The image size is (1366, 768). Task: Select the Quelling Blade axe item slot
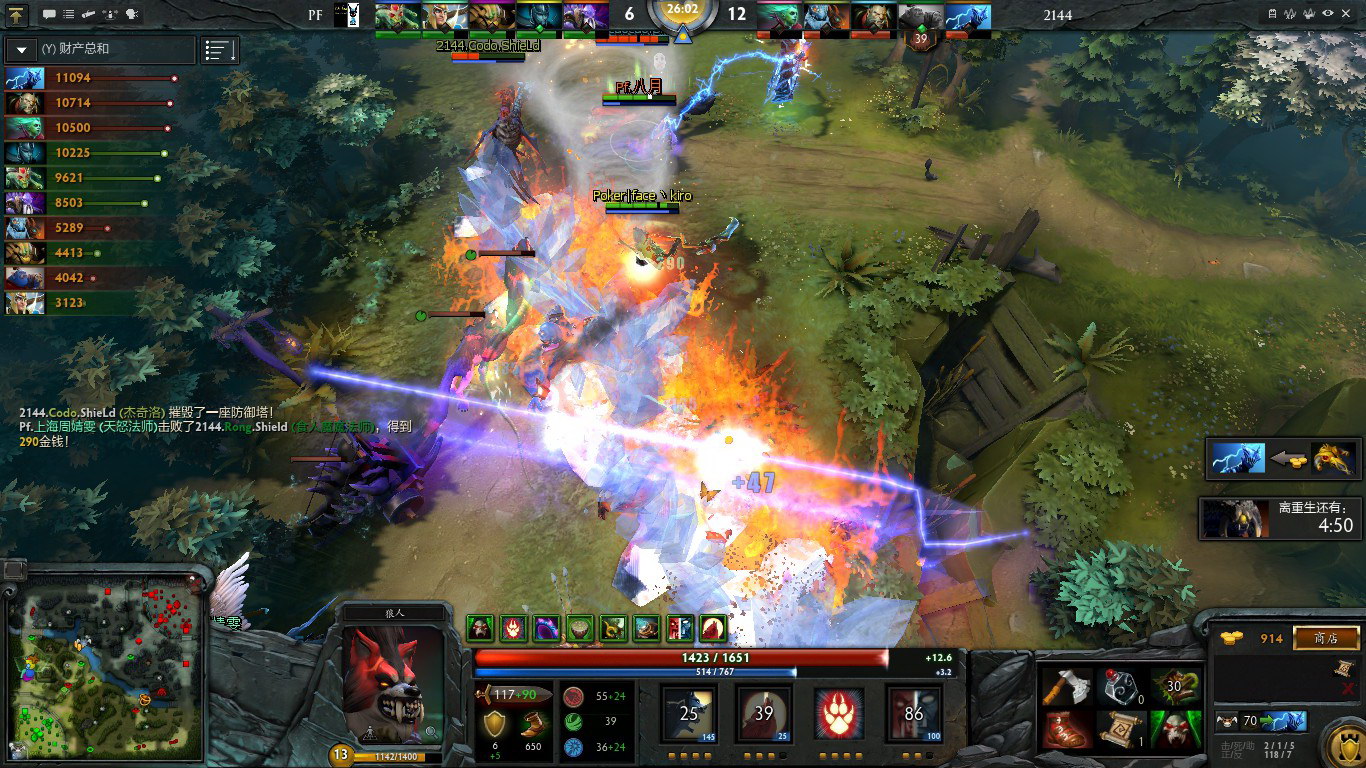(x=1064, y=686)
